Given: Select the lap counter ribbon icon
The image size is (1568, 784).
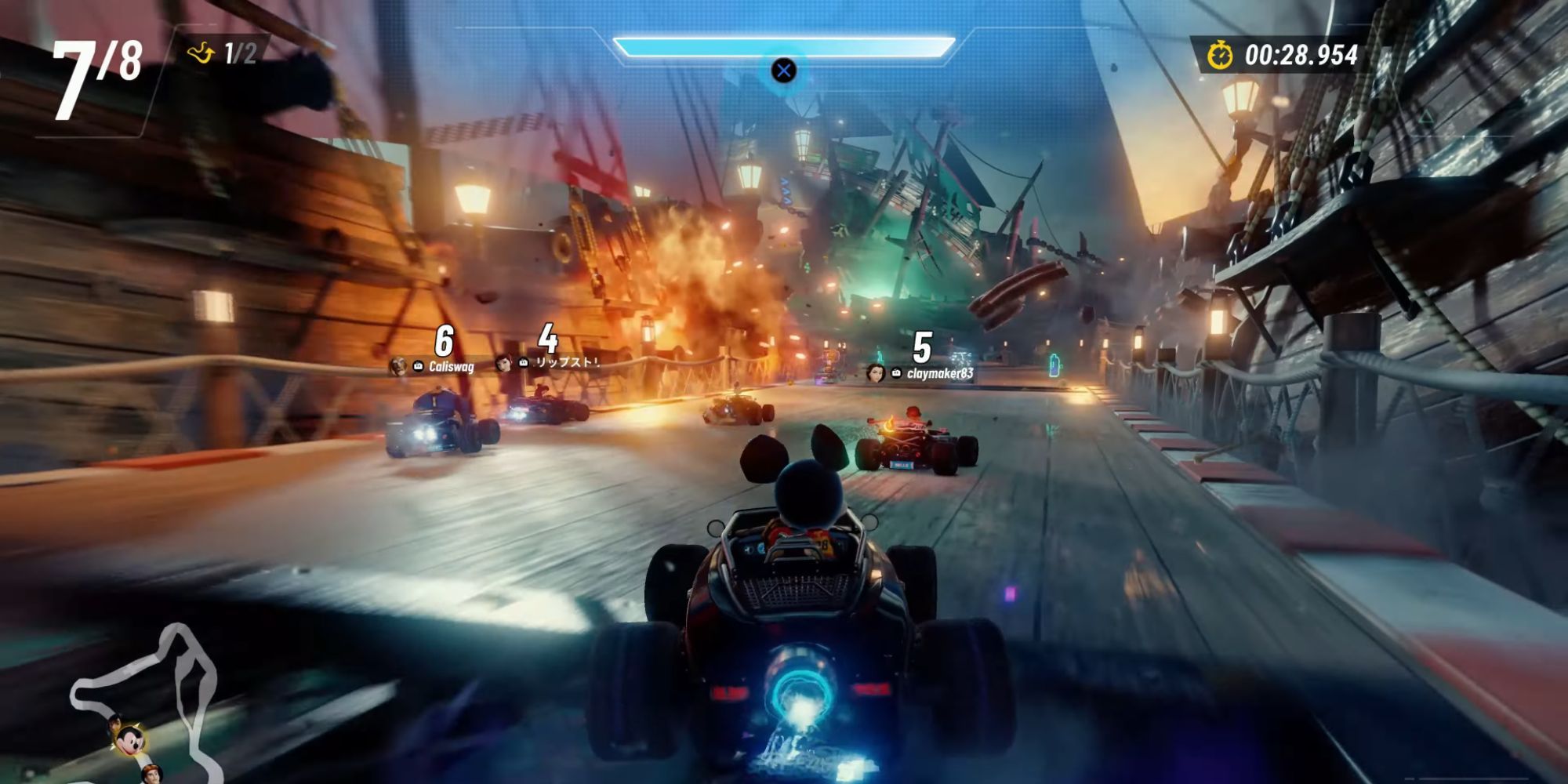Looking at the screenshot, I should (x=202, y=53).
